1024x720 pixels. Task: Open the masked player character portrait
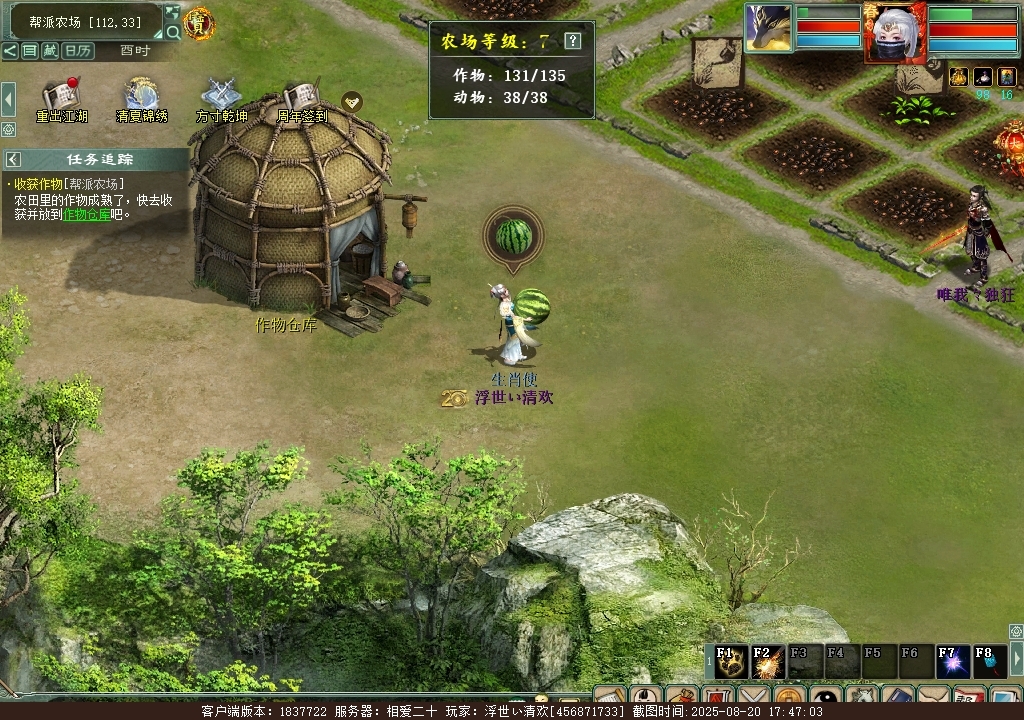895,33
